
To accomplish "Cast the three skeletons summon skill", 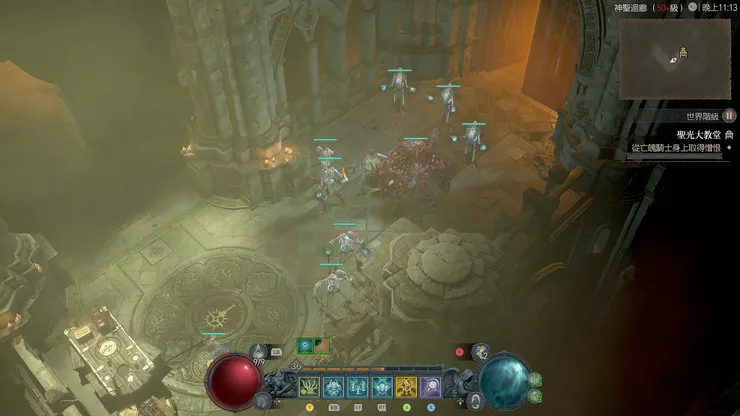I will tap(358, 386).
